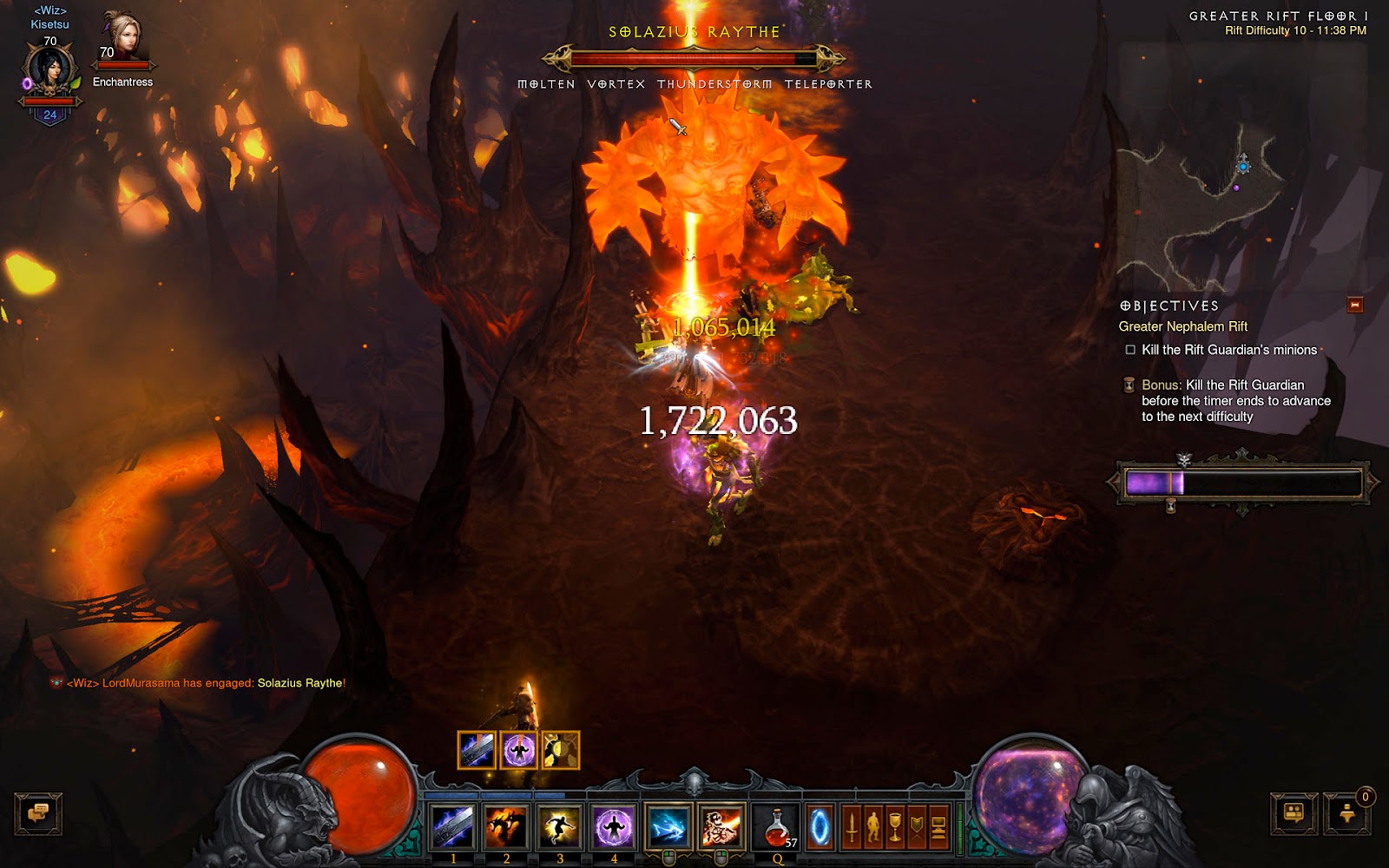Activate the blue blade skill in slot 1

point(452,826)
